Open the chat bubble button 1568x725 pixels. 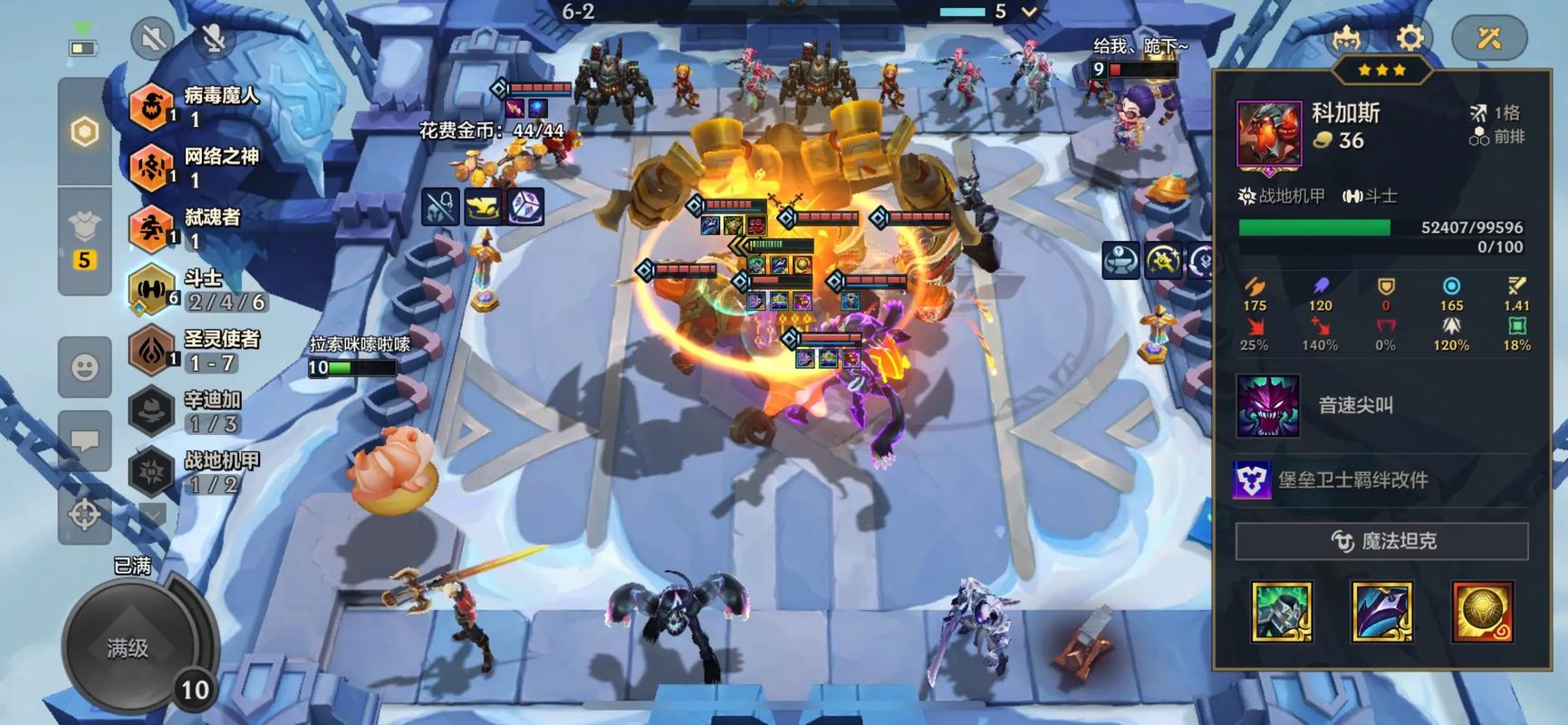tap(84, 441)
